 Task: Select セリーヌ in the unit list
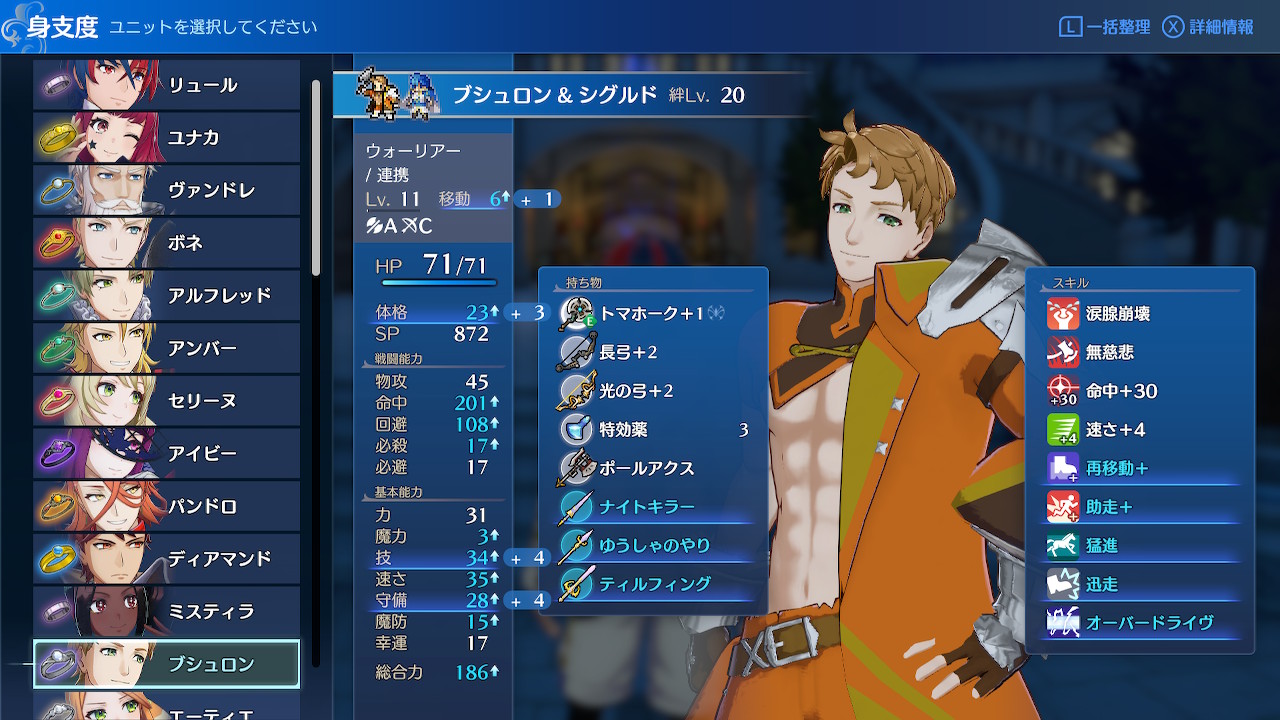[x=167, y=401]
